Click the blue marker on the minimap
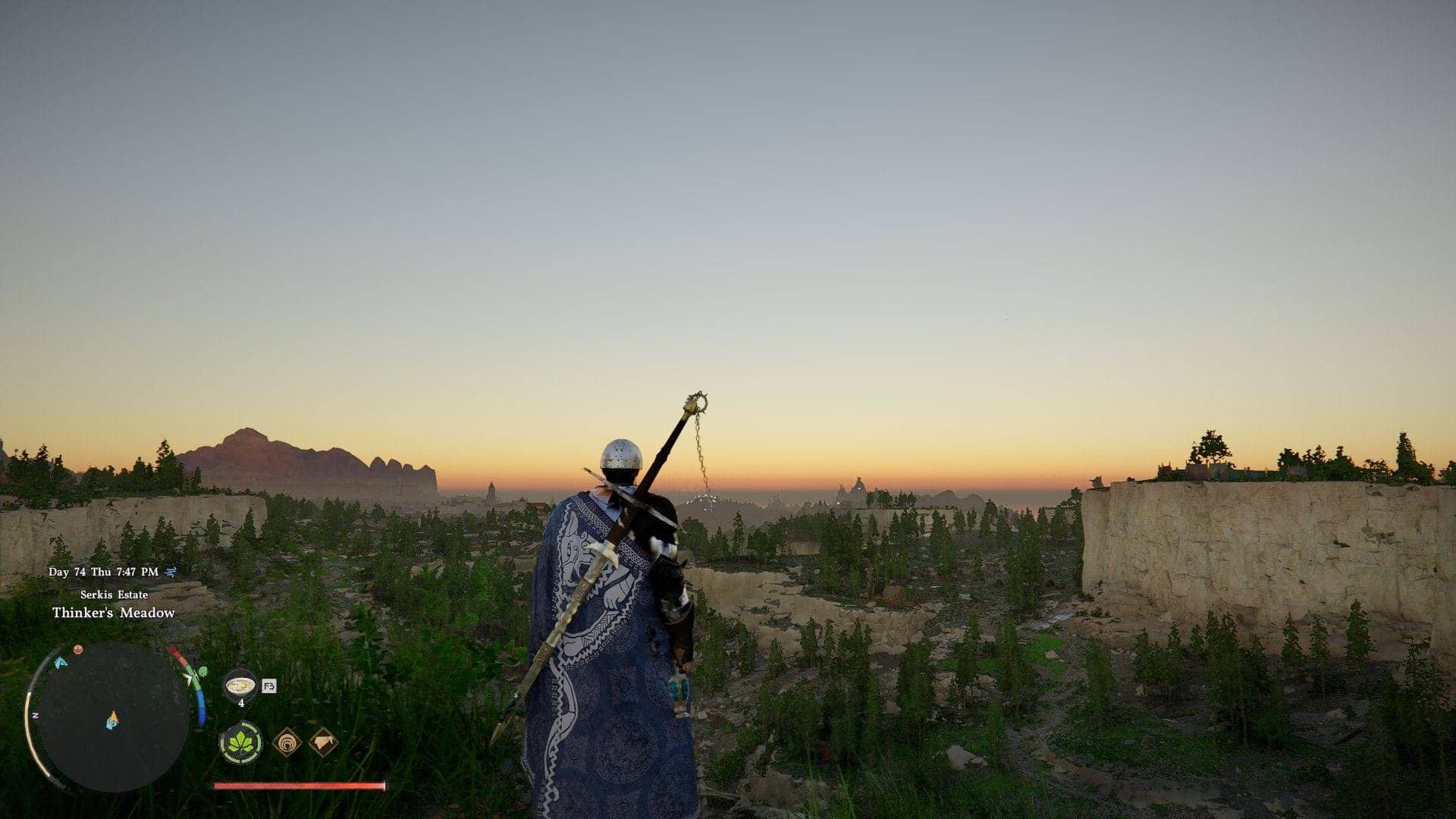Screen dimensions: 1456x819 coord(61,663)
